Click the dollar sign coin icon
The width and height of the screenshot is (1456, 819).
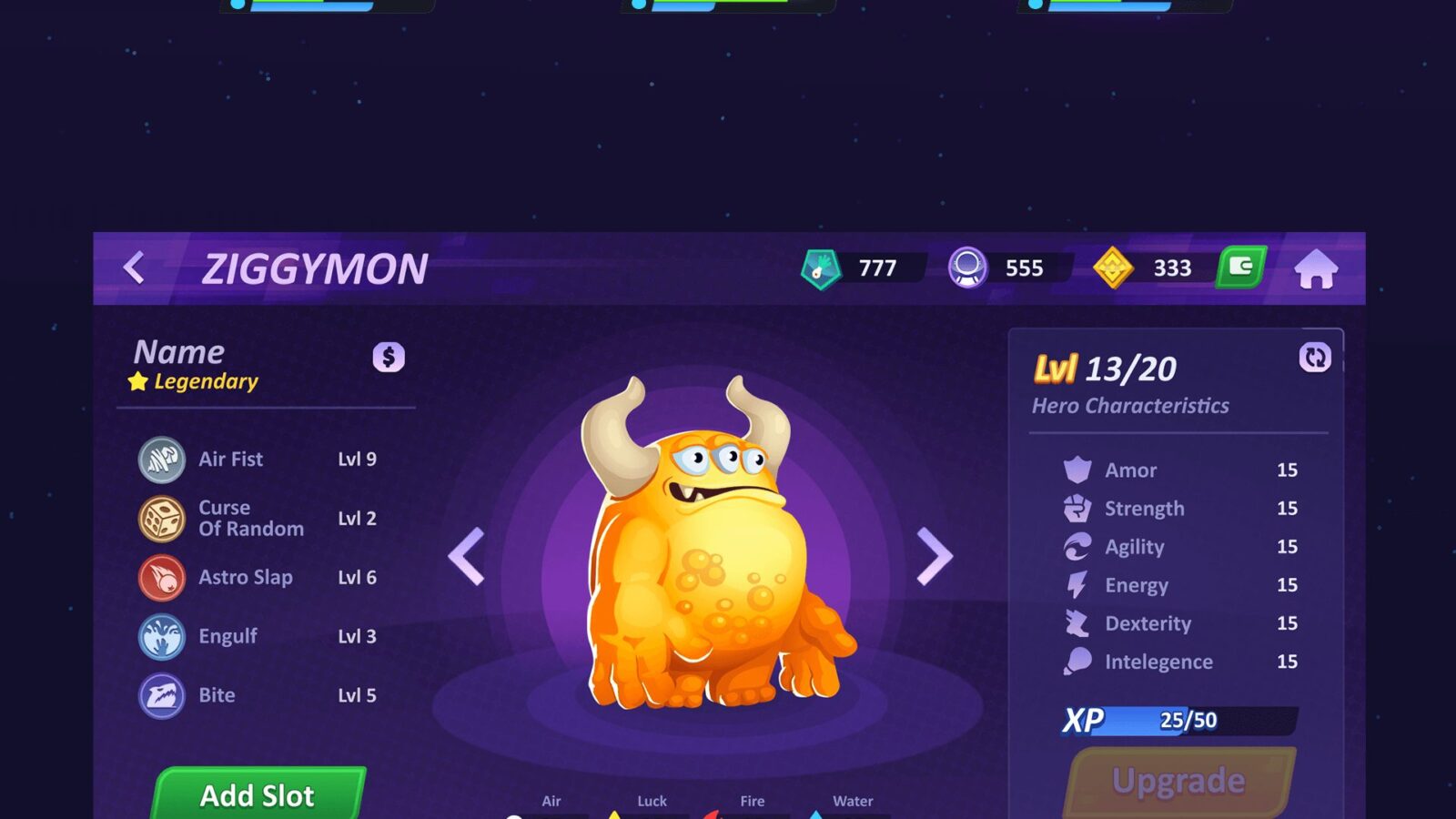point(389,357)
